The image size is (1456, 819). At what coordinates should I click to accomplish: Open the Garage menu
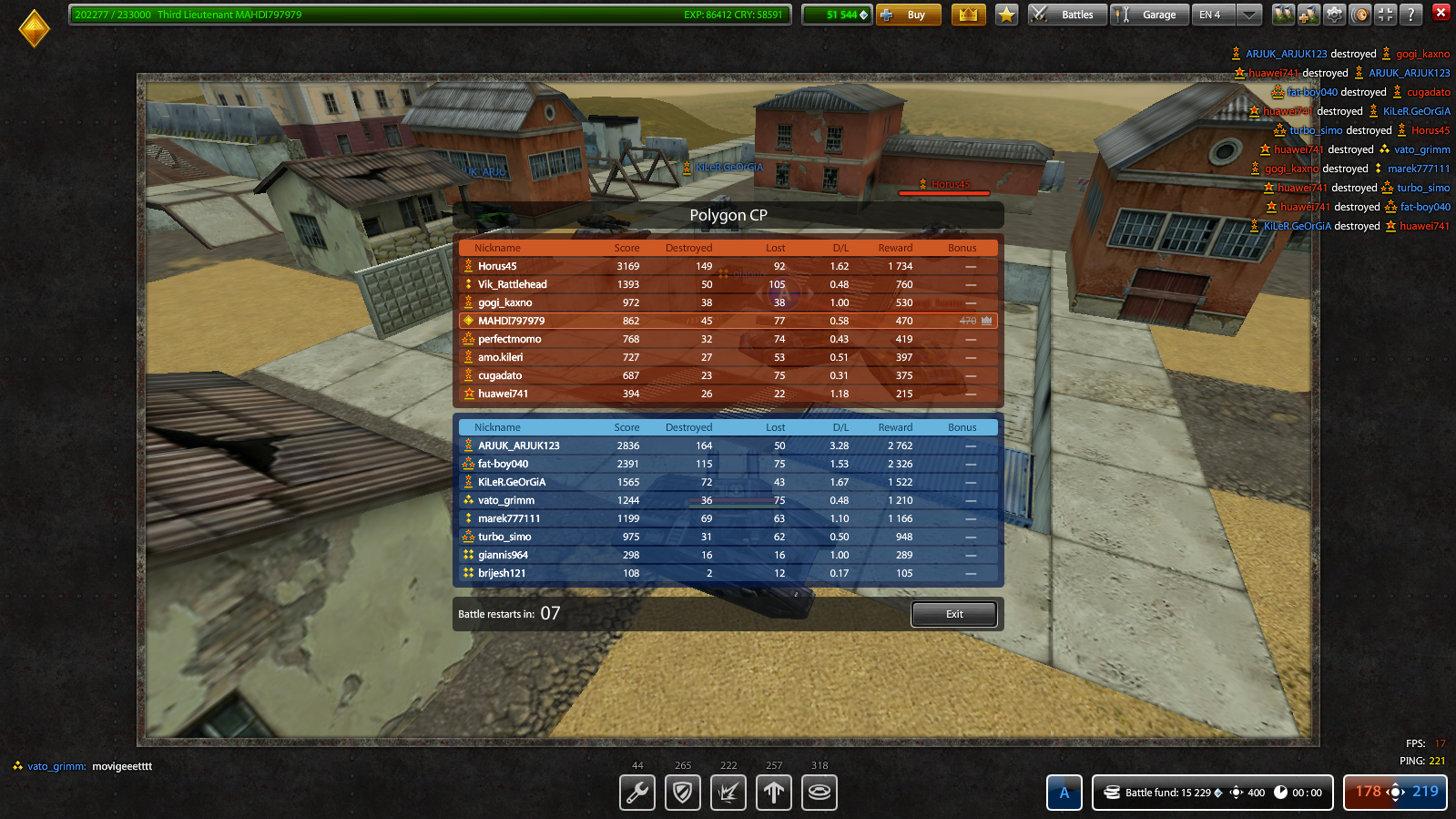[x=1148, y=15]
